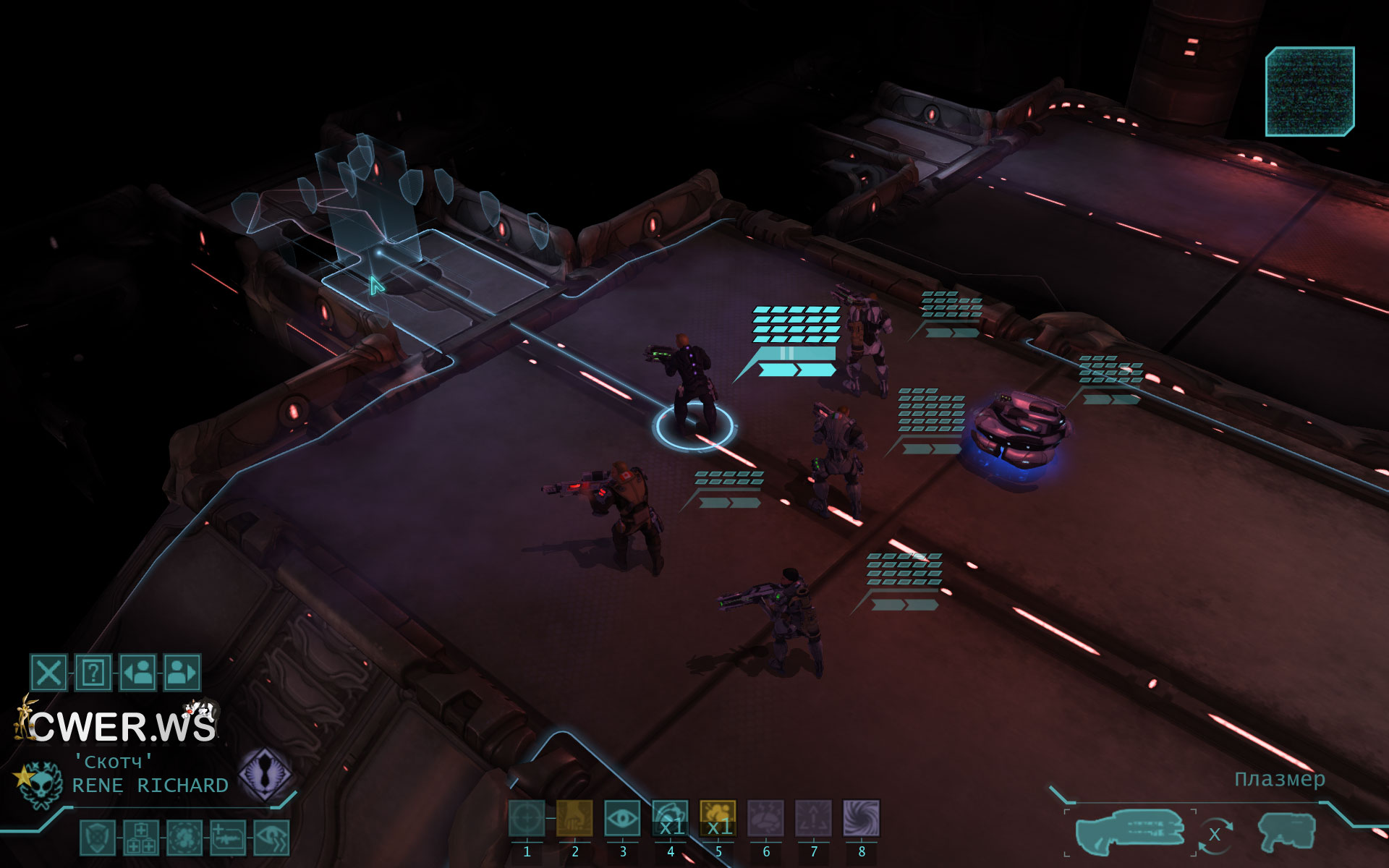The height and width of the screenshot is (868, 1389).
Task: Select the secondary pistol weapon
Action: click(x=1286, y=833)
